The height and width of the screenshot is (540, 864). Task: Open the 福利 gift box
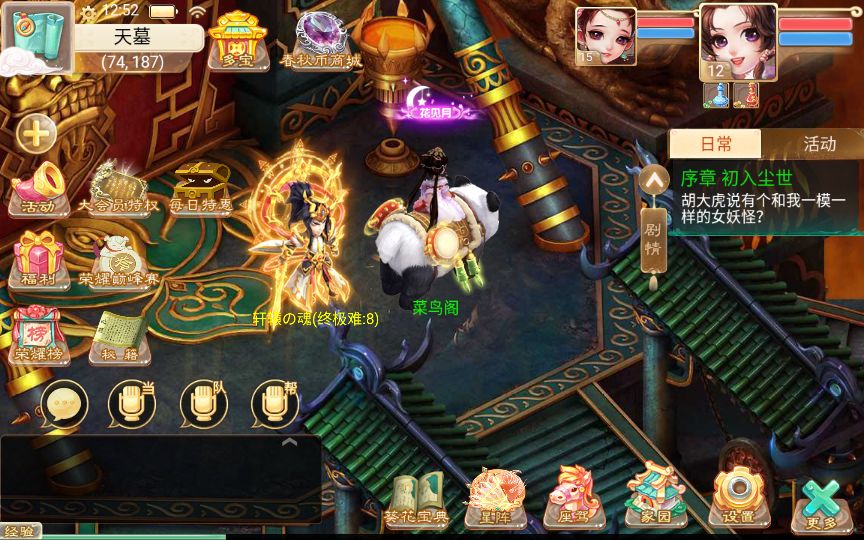(x=39, y=259)
